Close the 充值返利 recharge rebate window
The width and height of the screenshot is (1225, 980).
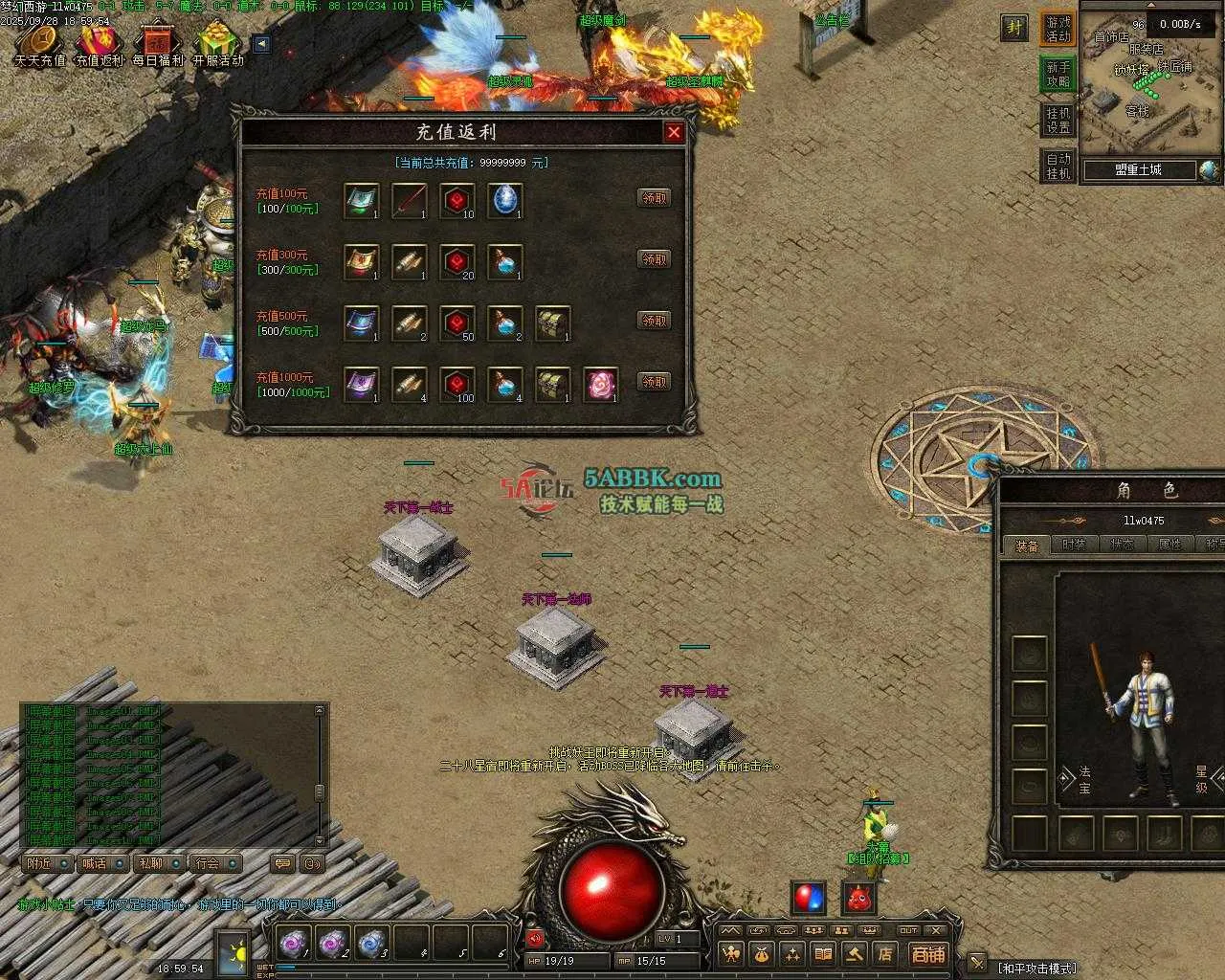click(674, 132)
